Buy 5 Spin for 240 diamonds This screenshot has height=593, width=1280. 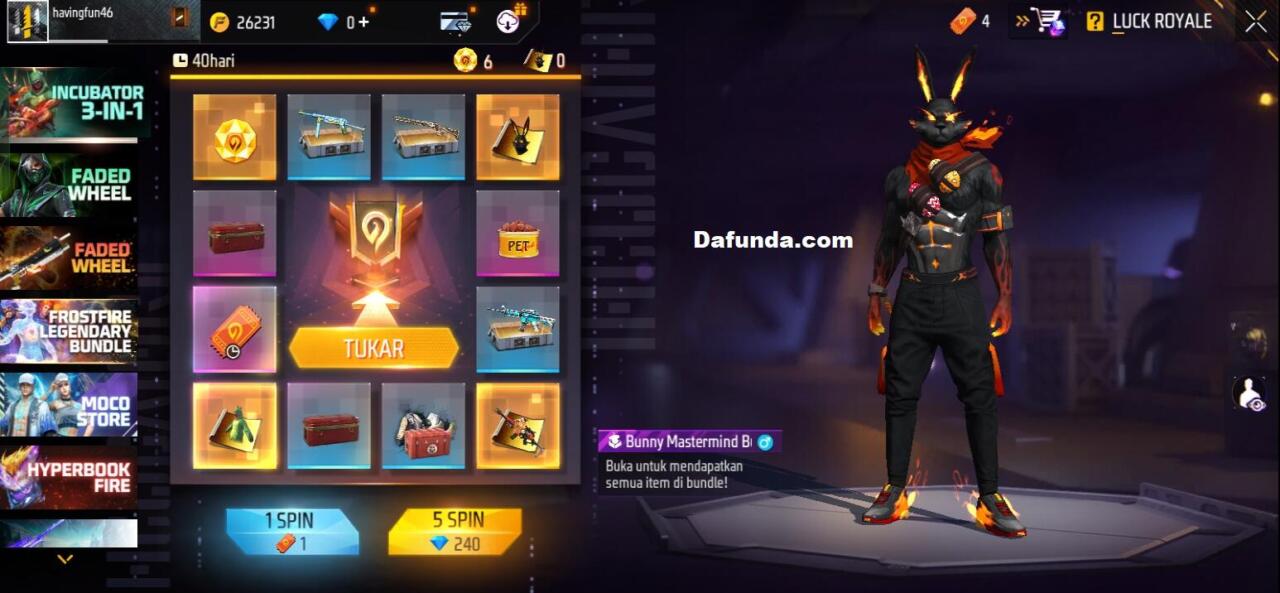pos(455,532)
